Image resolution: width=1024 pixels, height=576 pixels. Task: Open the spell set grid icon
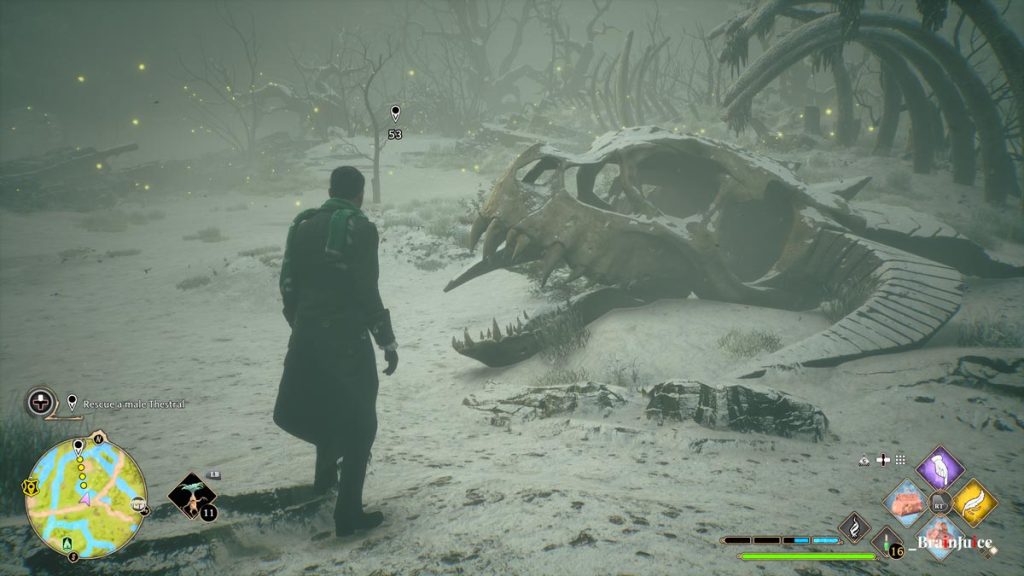tap(900, 460)
